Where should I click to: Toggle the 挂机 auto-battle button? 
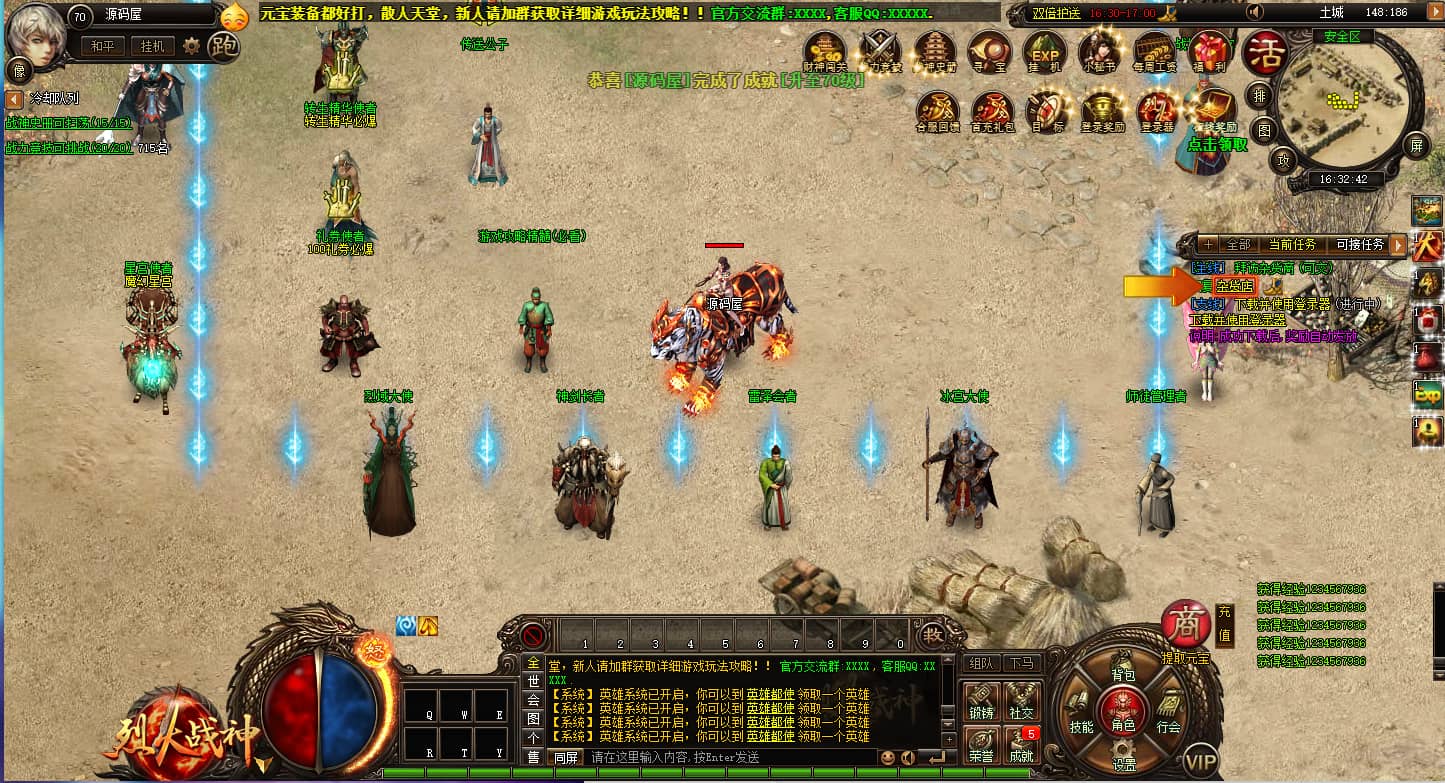pos(153,47)
